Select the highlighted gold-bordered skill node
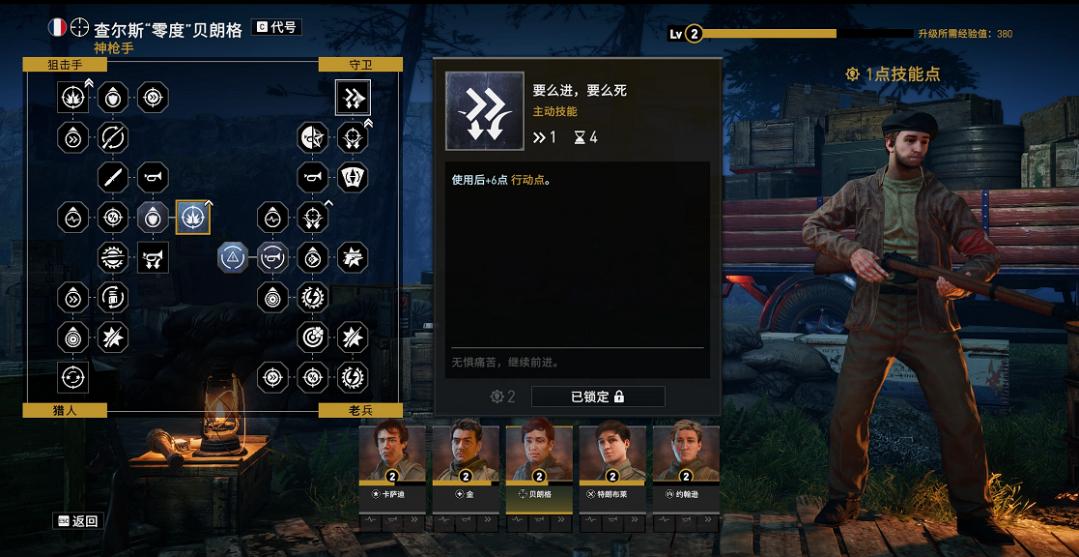Viewport: 1079px width, 557px height. pyautogui.click(x=193, y=217)
